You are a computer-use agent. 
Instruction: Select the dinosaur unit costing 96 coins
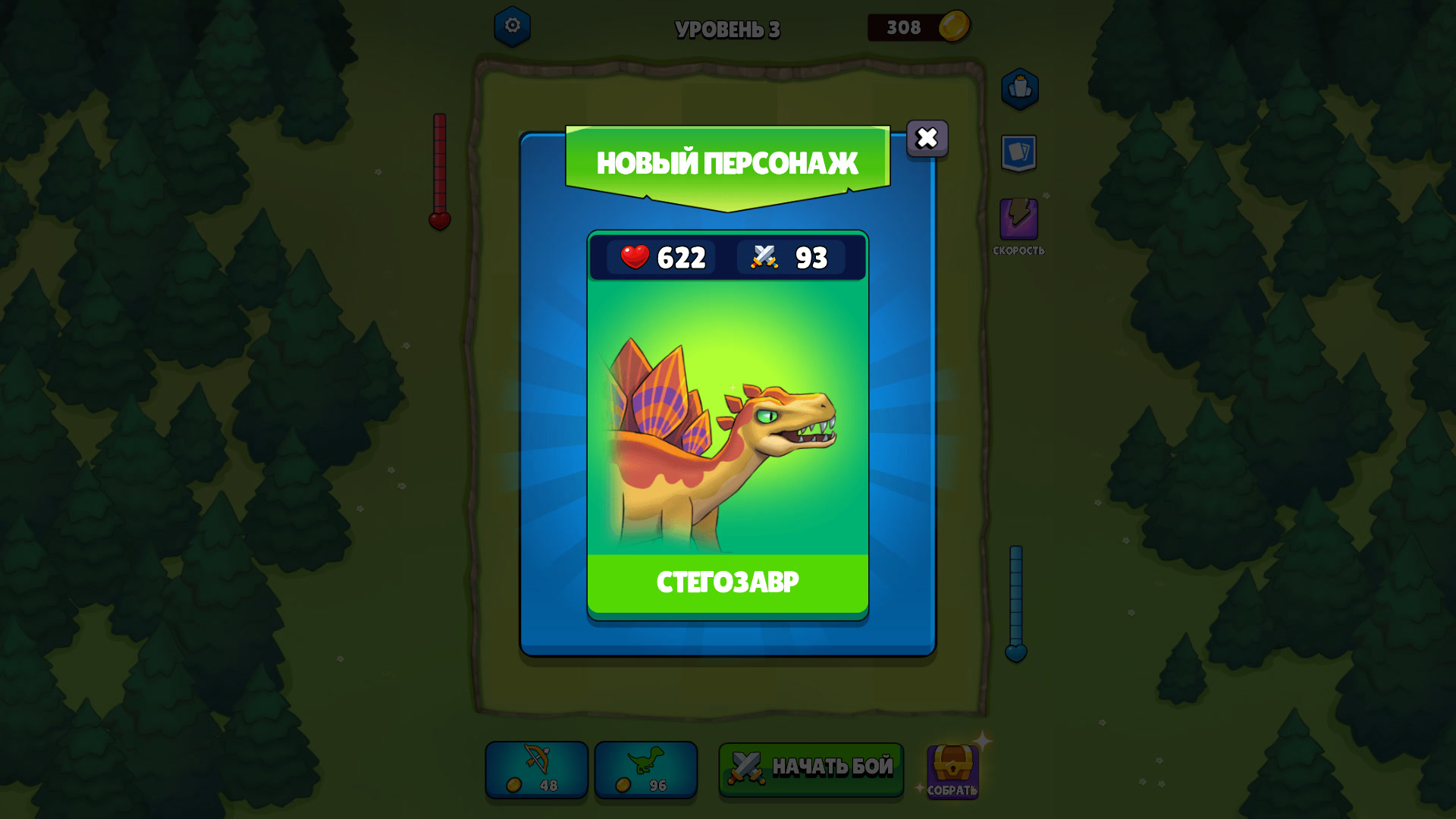pos(645,770)
